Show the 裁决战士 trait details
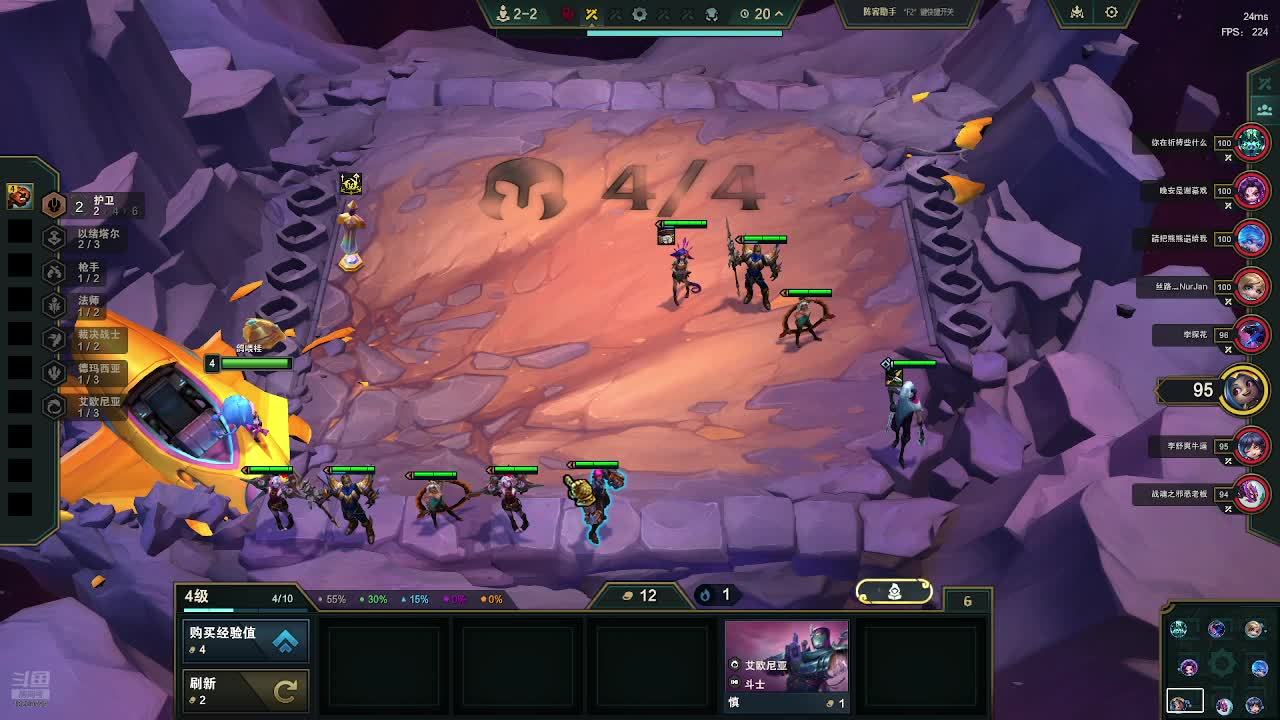1280x720 pixels. [55, 339]
